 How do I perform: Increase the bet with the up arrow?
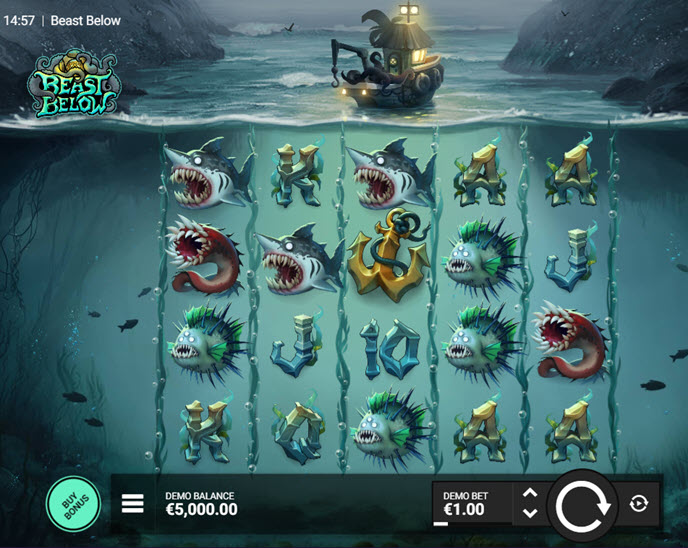[530, 493]
